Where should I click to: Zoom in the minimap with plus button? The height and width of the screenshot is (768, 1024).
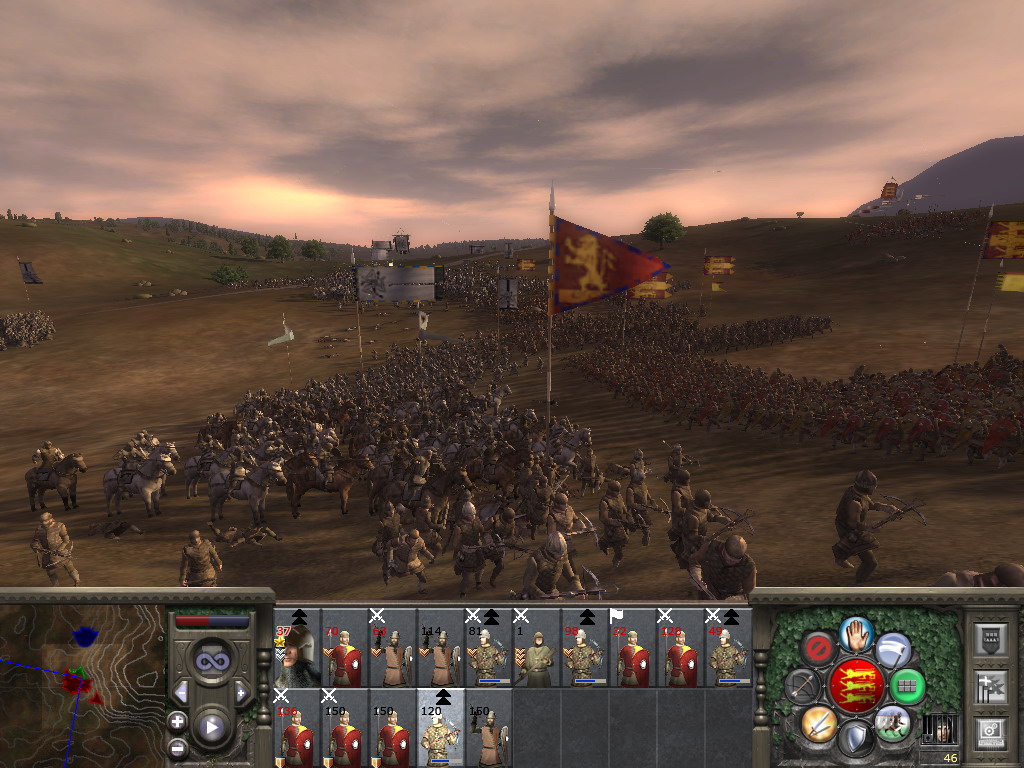[x=178, y=722]
